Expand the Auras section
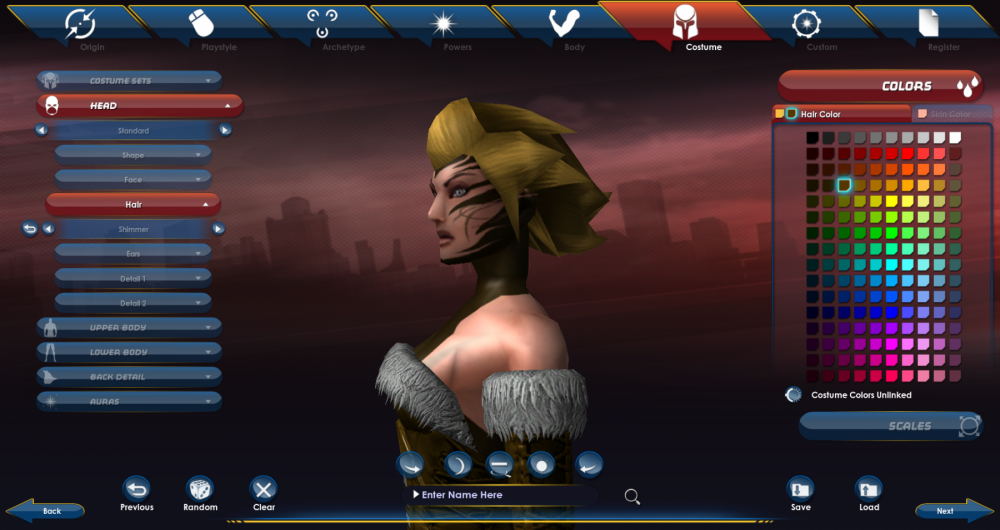This screenshot has height=530, width=1000. (x=129, y=401)
